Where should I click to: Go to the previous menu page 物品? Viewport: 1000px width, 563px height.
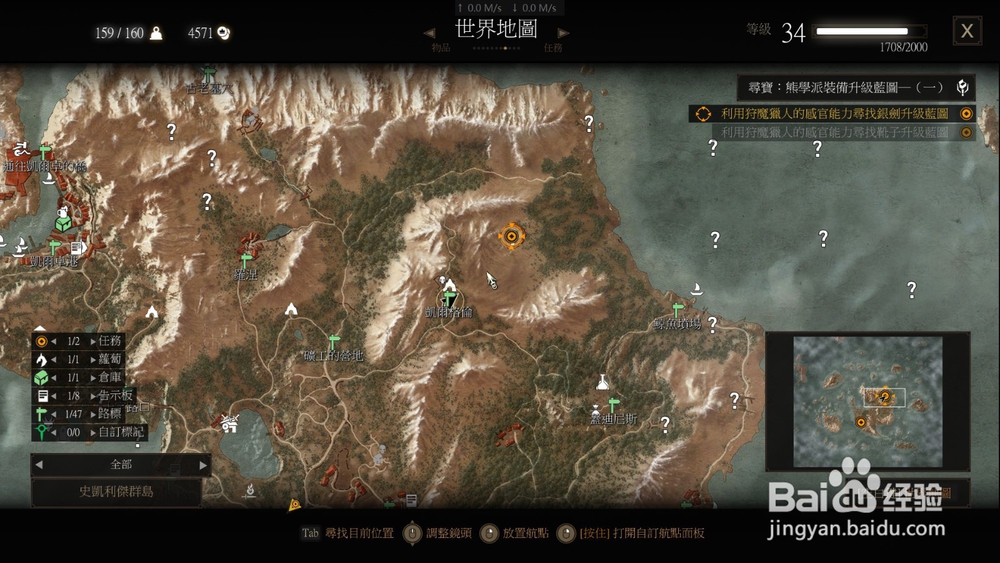pos(430,34)
